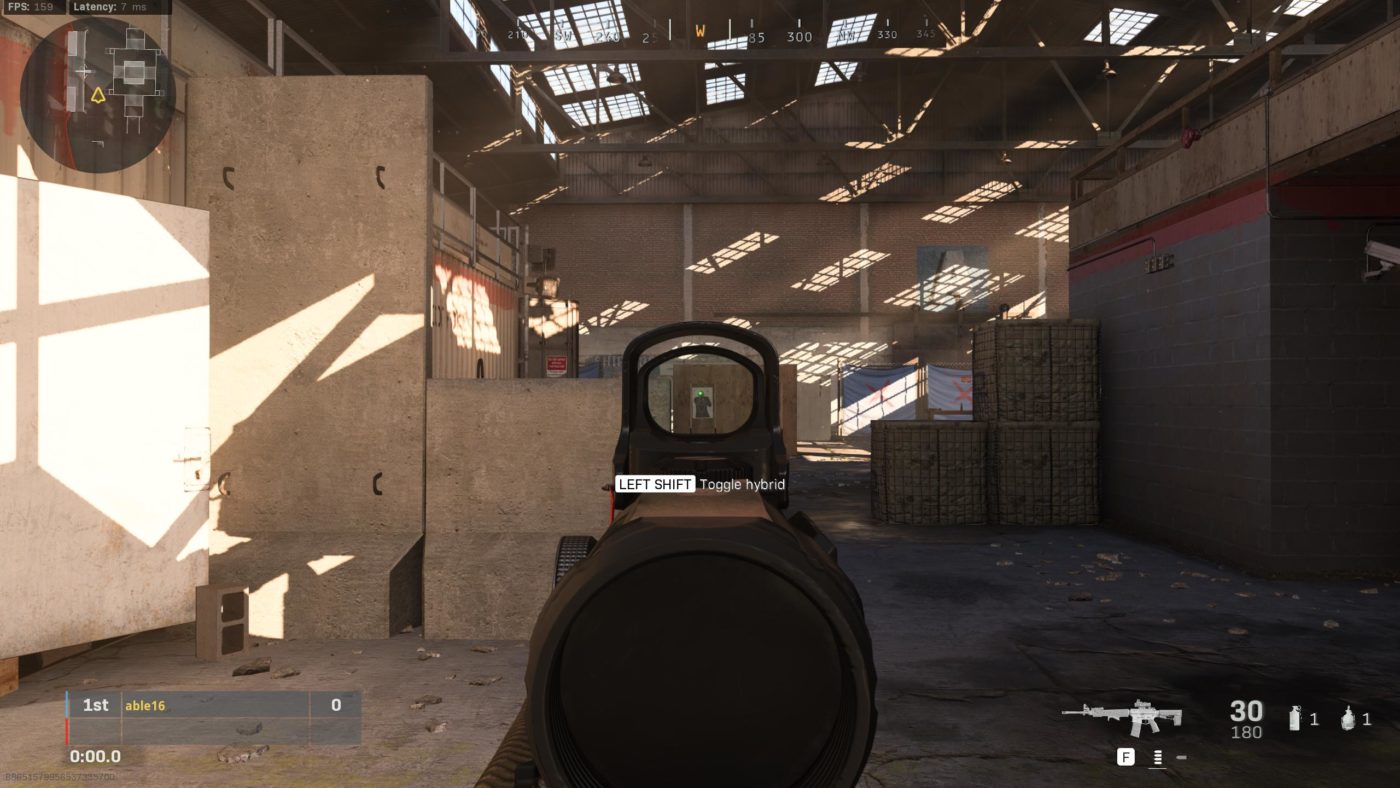Select the assault rifle weapon icon
Viewport: 1400px width, 788px height.
click(x=1122, y=716)
